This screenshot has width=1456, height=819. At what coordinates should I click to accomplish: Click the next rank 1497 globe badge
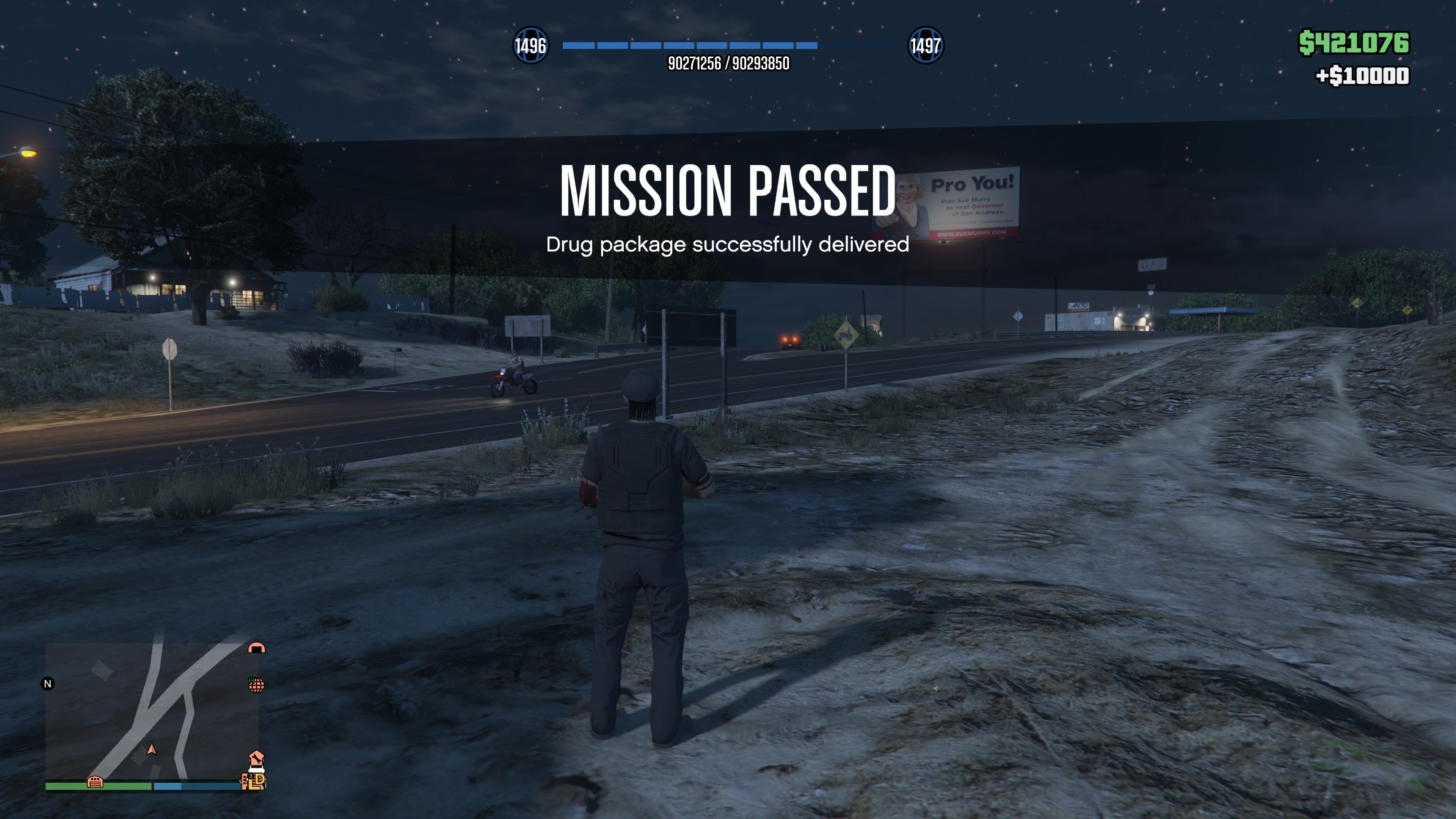pyautogui.click(x=925, y=45)
